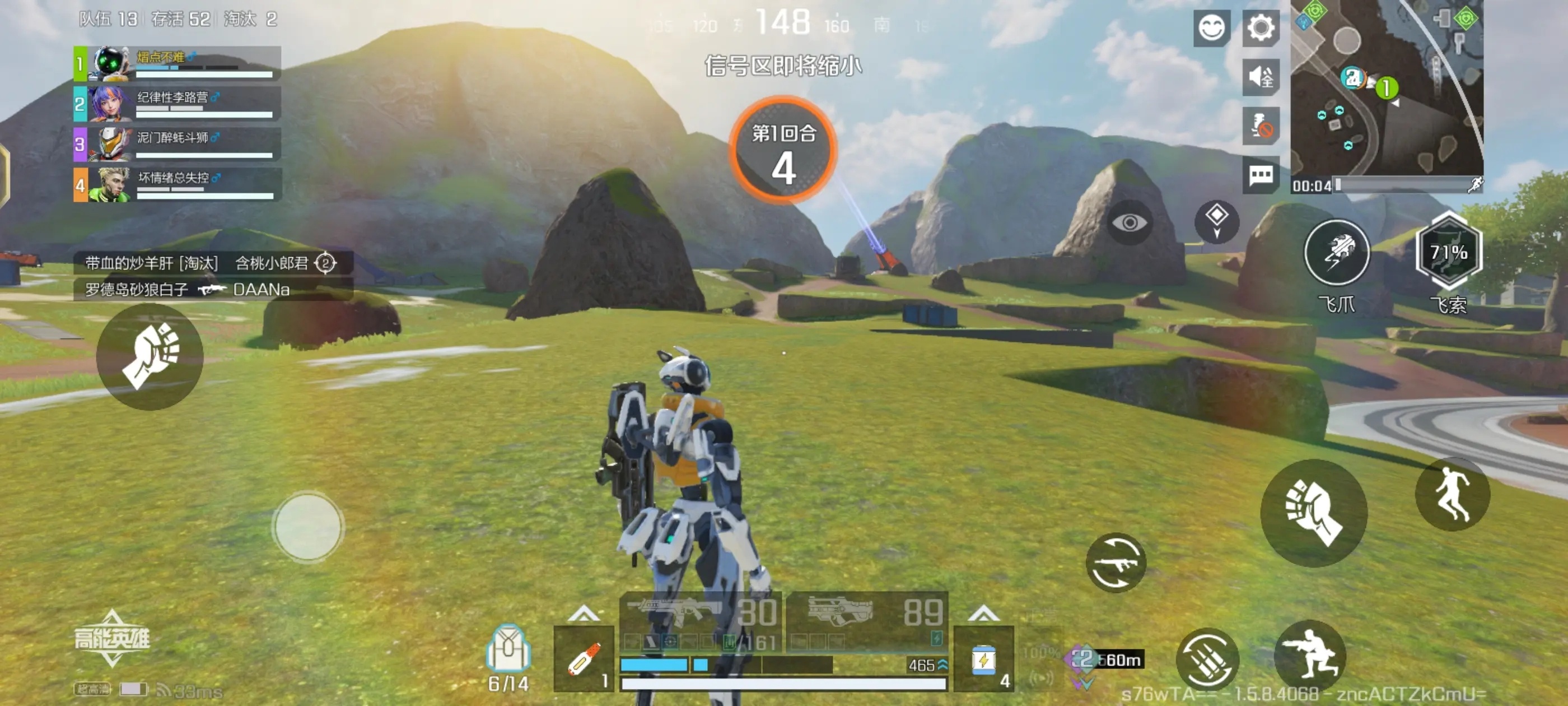This screenshot has height=706, width=1568.
Task: Use the shield battery item slot
Action: (983, 659)
